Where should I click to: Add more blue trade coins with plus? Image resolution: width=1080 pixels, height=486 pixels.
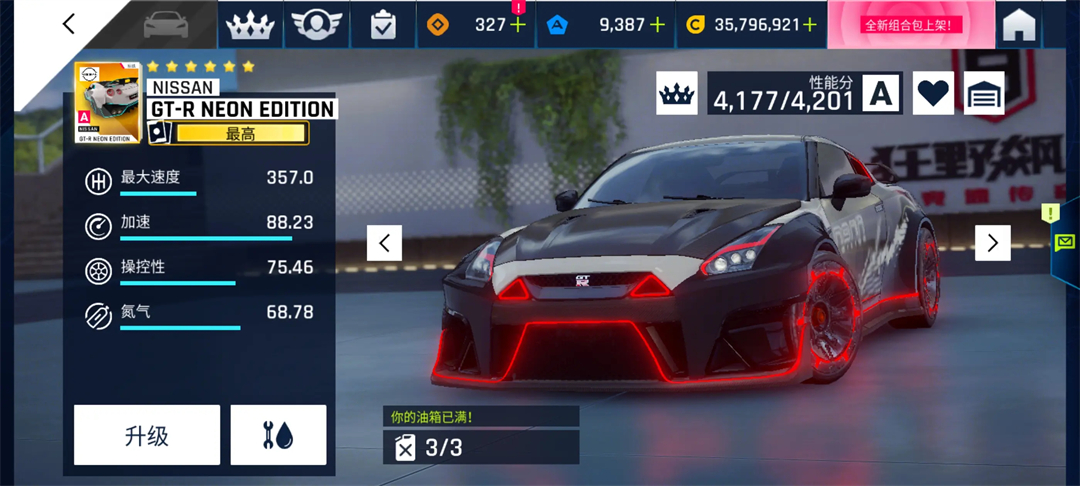pos(656,25)
